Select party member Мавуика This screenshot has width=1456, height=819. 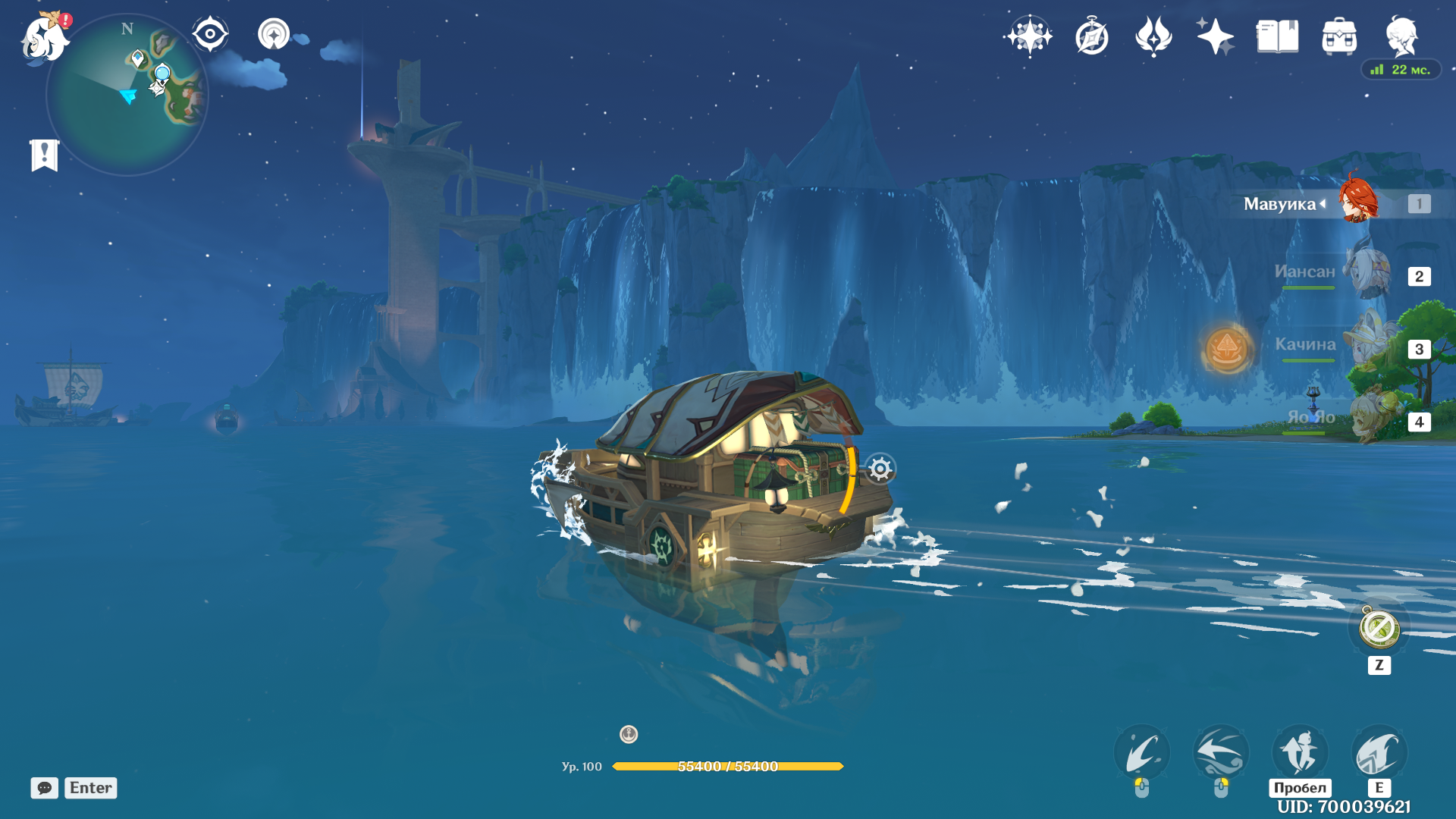[x=1357, y=202]
